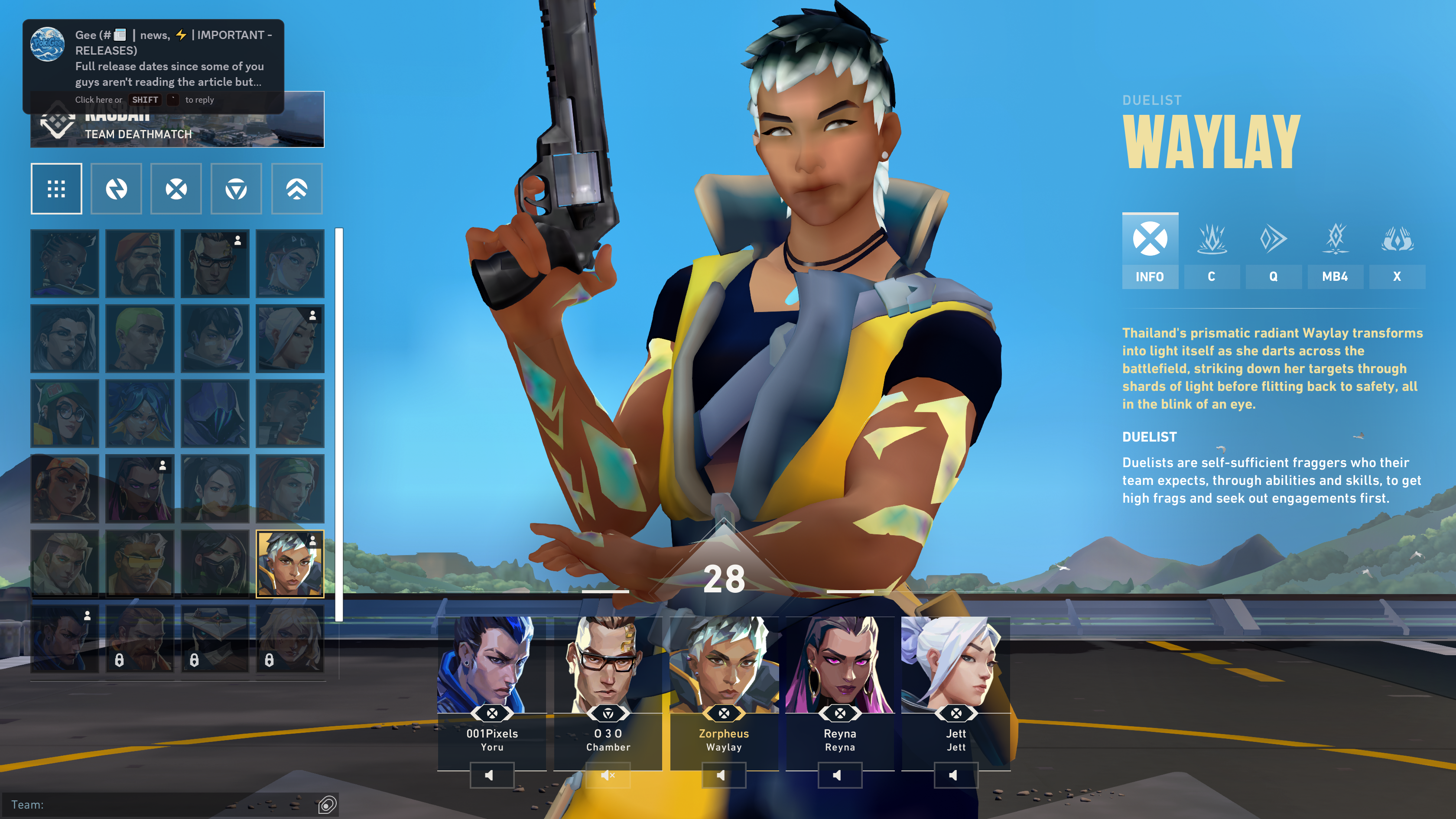The height and width of the screenshot is (819, 1456).
Task: Choose Omen from the agent grid
Action: [x=215, y=413]
